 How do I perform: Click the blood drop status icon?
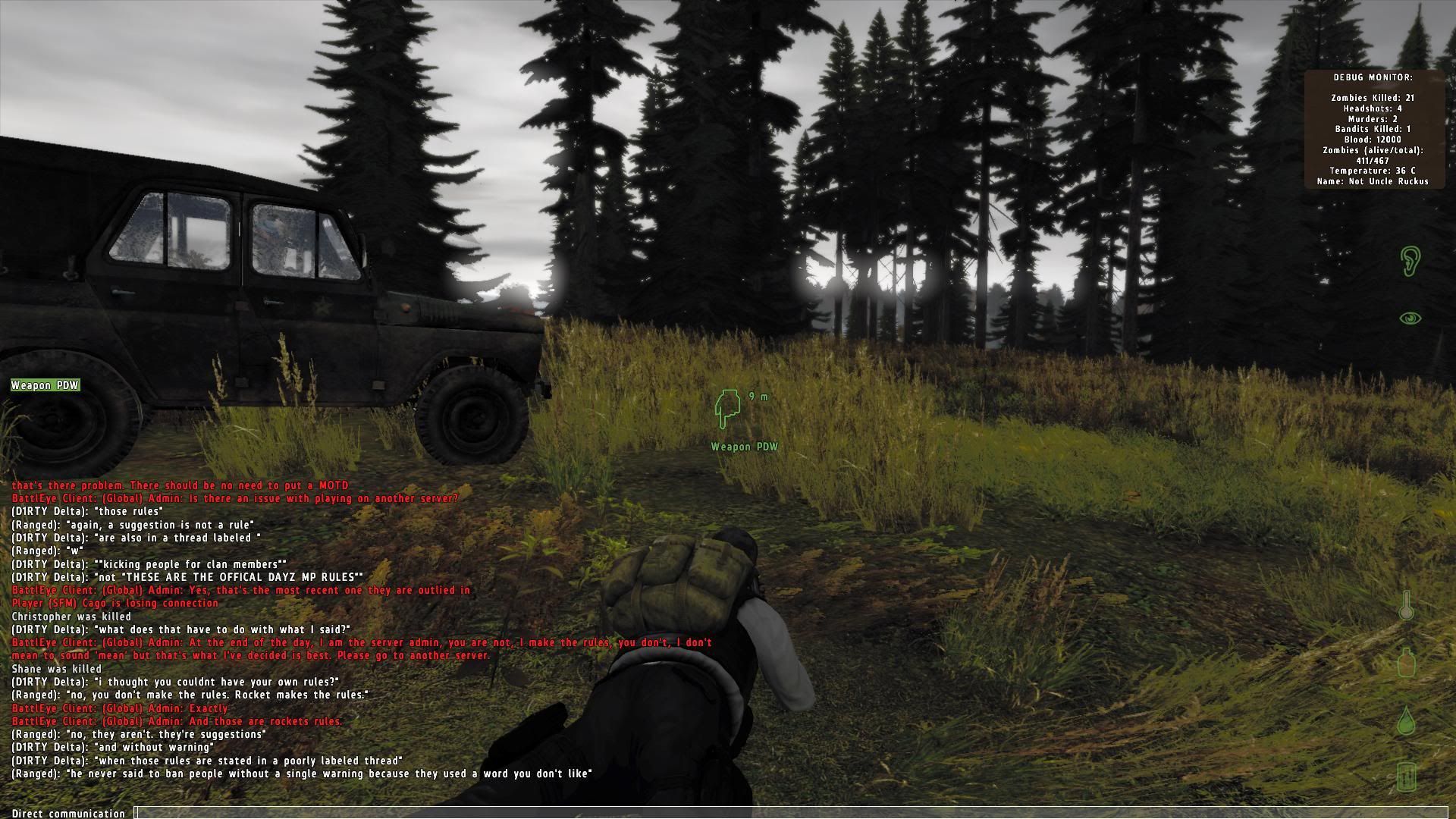(x=1407, y=720)
